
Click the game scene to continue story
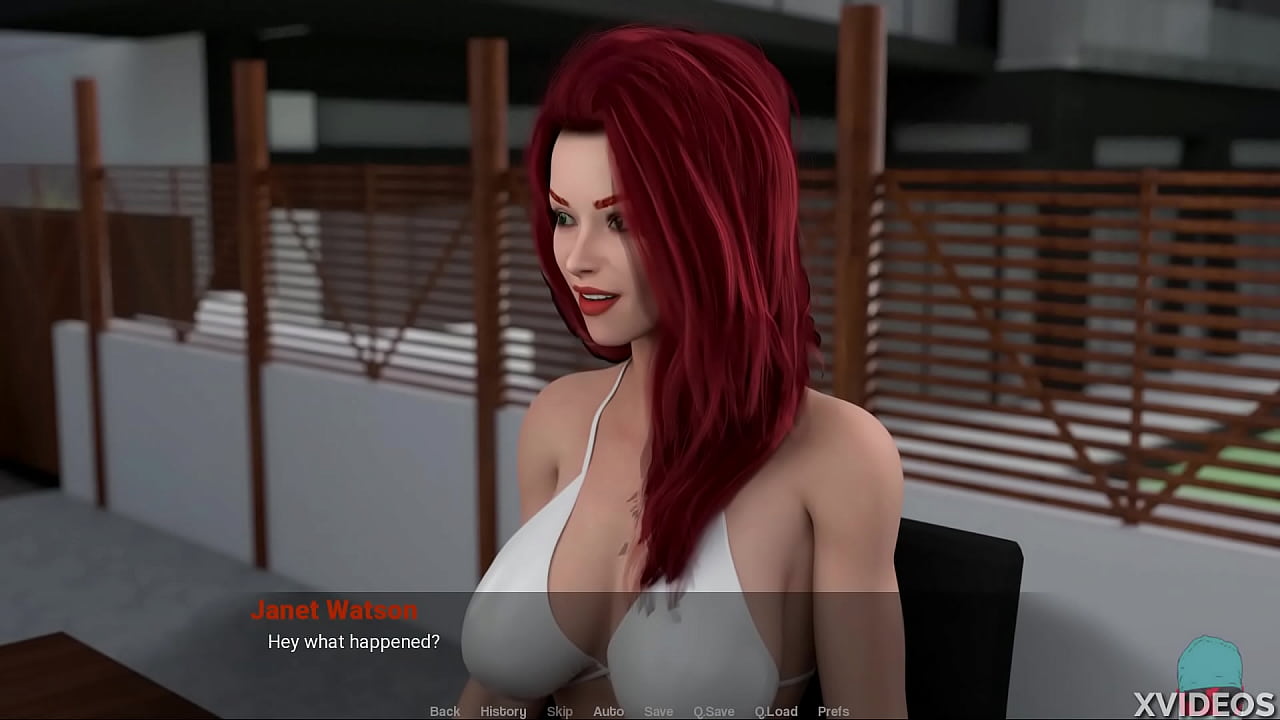640,300
